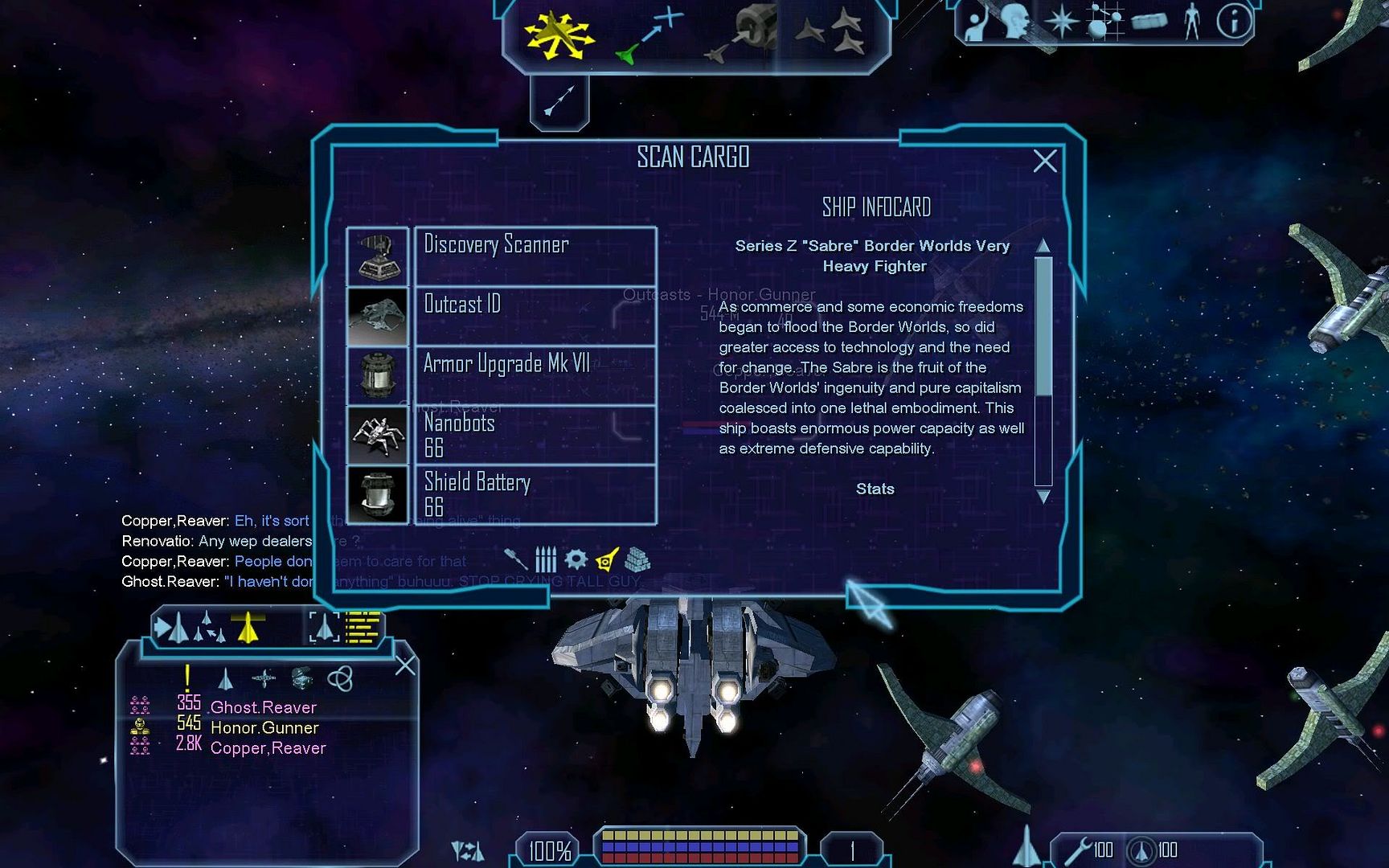Screen dimensions: 1389x868
Task: Close the Scan Cargo window
Action: (x=1044, y=162)
